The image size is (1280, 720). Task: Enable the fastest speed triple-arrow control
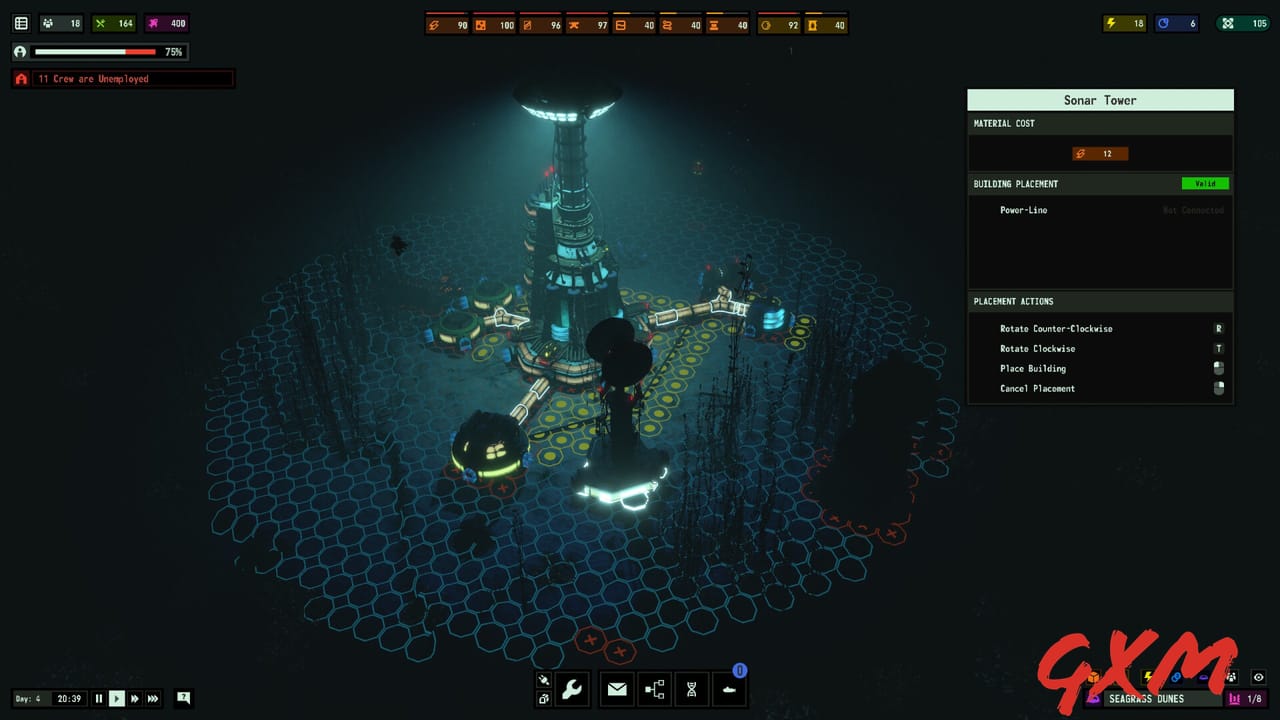pyautogui.click(x=153, y=699)
